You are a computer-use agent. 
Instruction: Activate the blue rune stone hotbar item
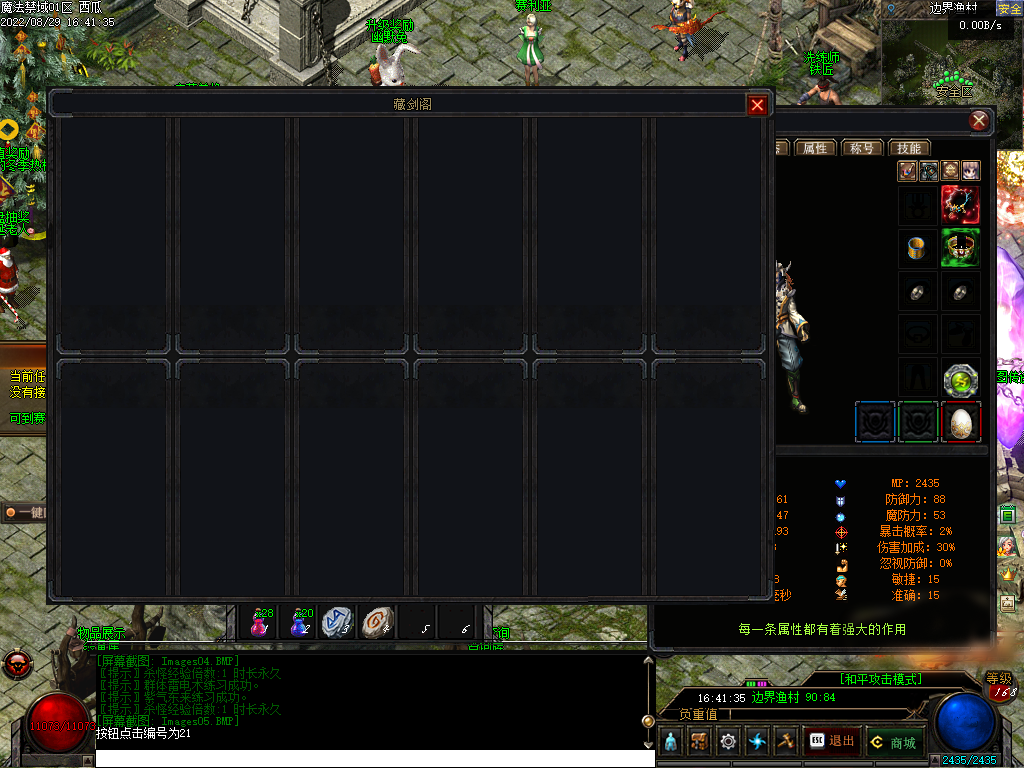pos(338,622)
